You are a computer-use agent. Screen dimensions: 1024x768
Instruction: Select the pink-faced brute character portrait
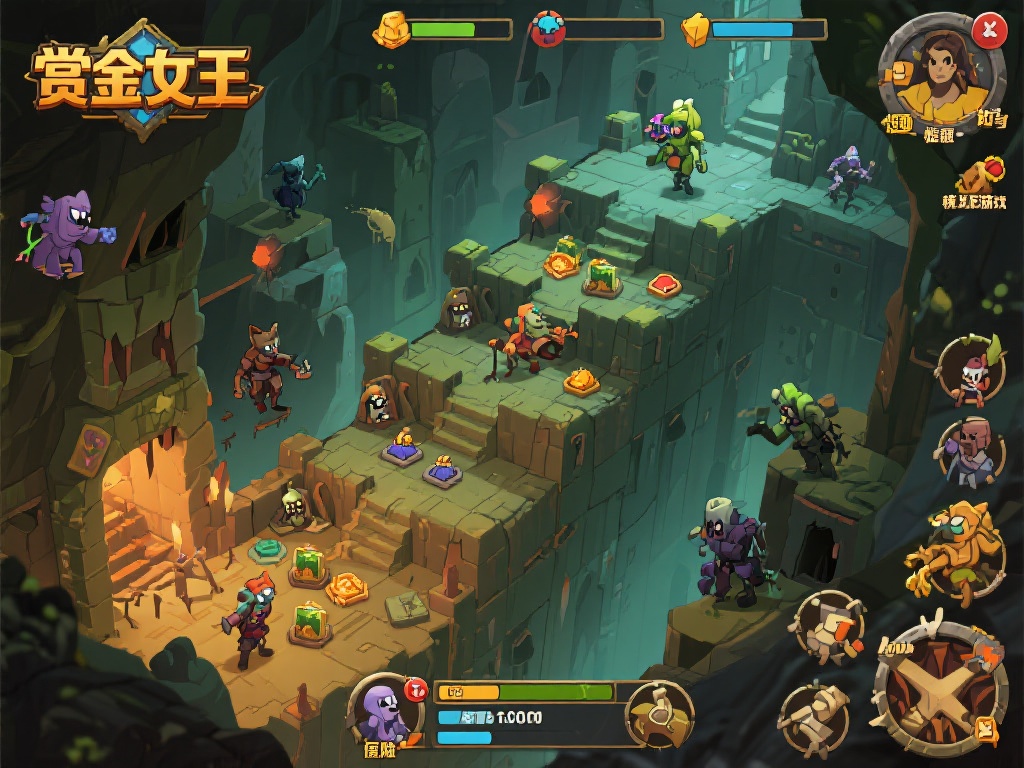971,451
